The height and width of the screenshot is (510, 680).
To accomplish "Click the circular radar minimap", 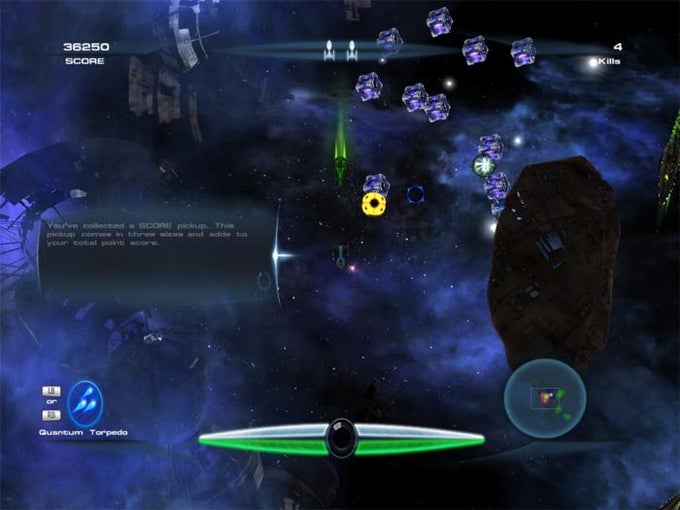I will [543, 399].
